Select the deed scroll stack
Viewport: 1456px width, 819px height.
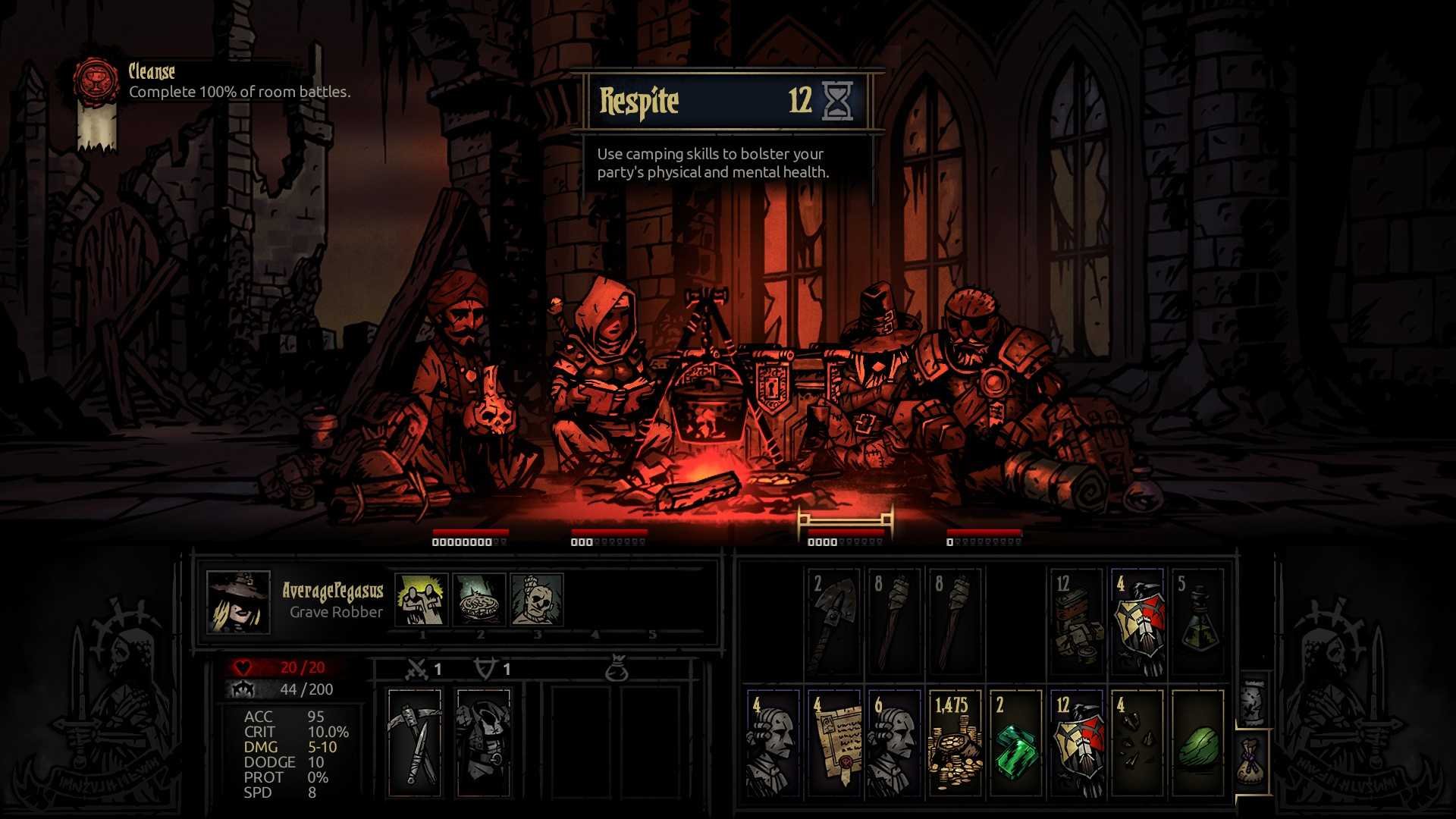tap(834, 743)
